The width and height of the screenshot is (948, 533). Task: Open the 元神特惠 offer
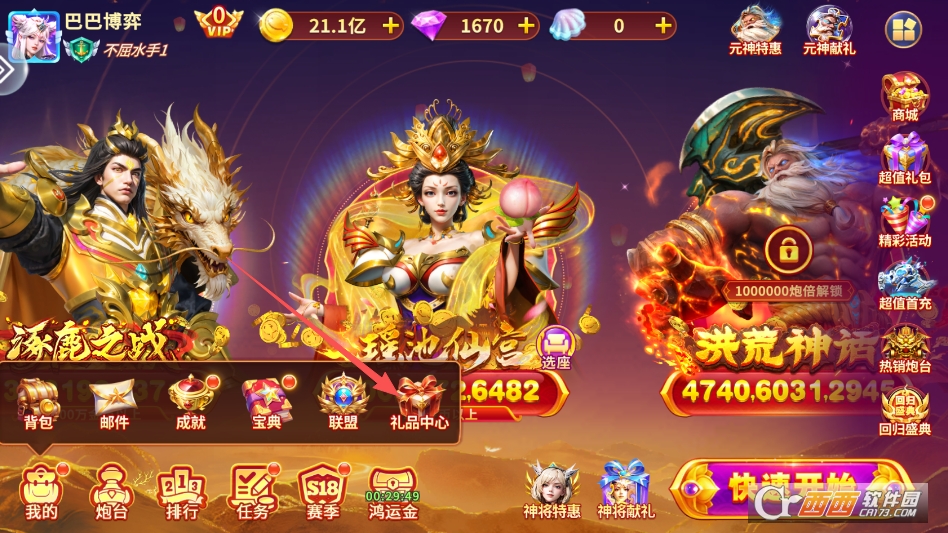coord(756,30)
